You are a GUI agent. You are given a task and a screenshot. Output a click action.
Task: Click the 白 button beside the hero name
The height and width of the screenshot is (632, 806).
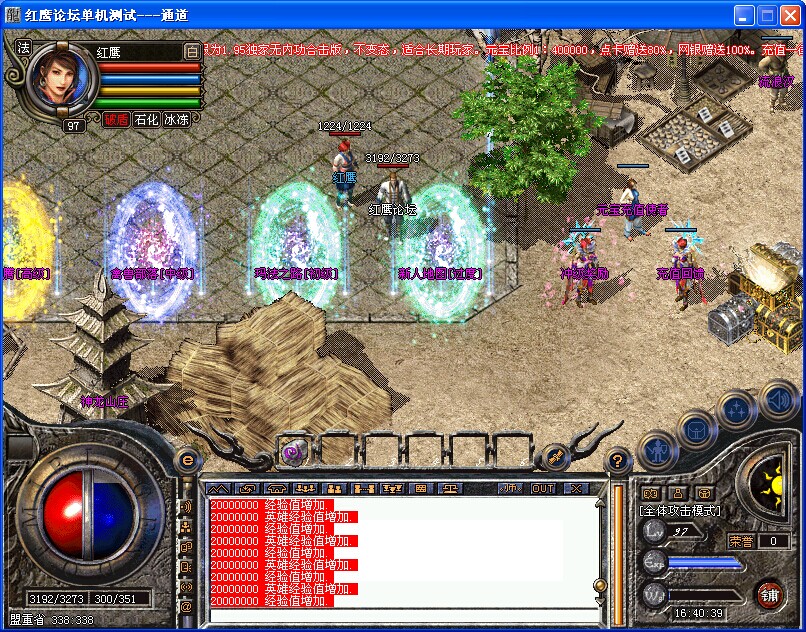192,51
